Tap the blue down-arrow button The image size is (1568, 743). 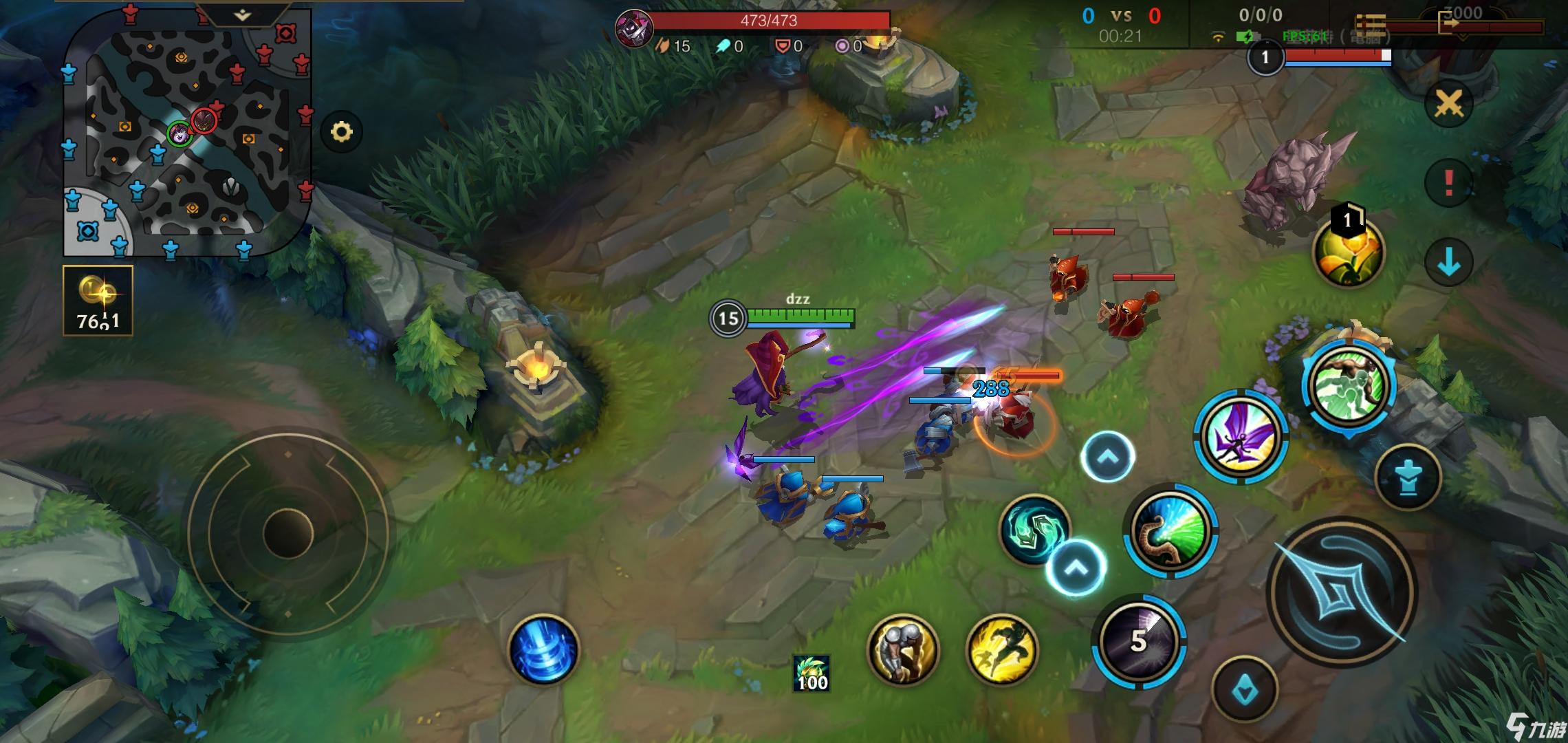(x=1448, y=262)
